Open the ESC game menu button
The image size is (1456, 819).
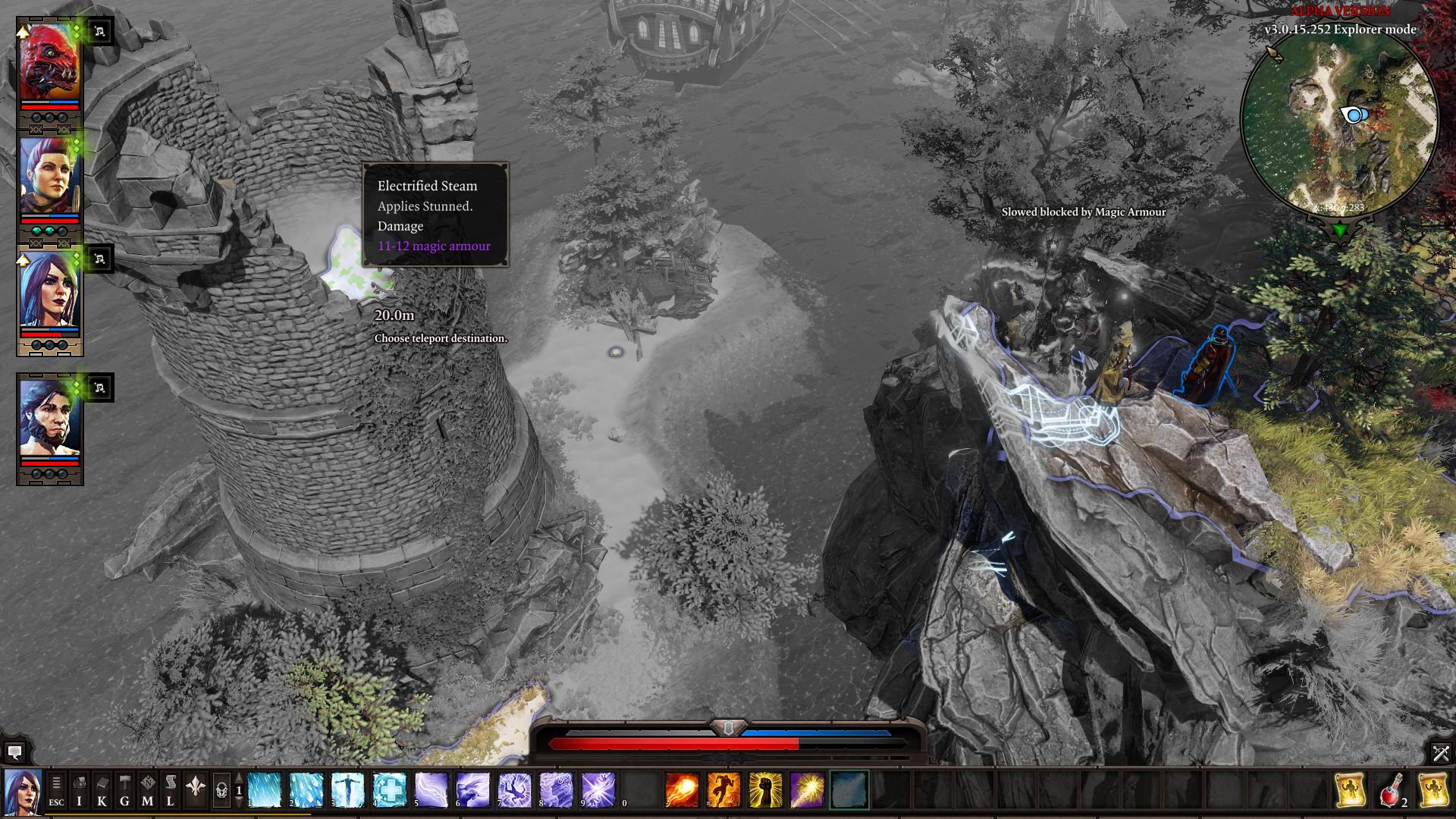56,790
